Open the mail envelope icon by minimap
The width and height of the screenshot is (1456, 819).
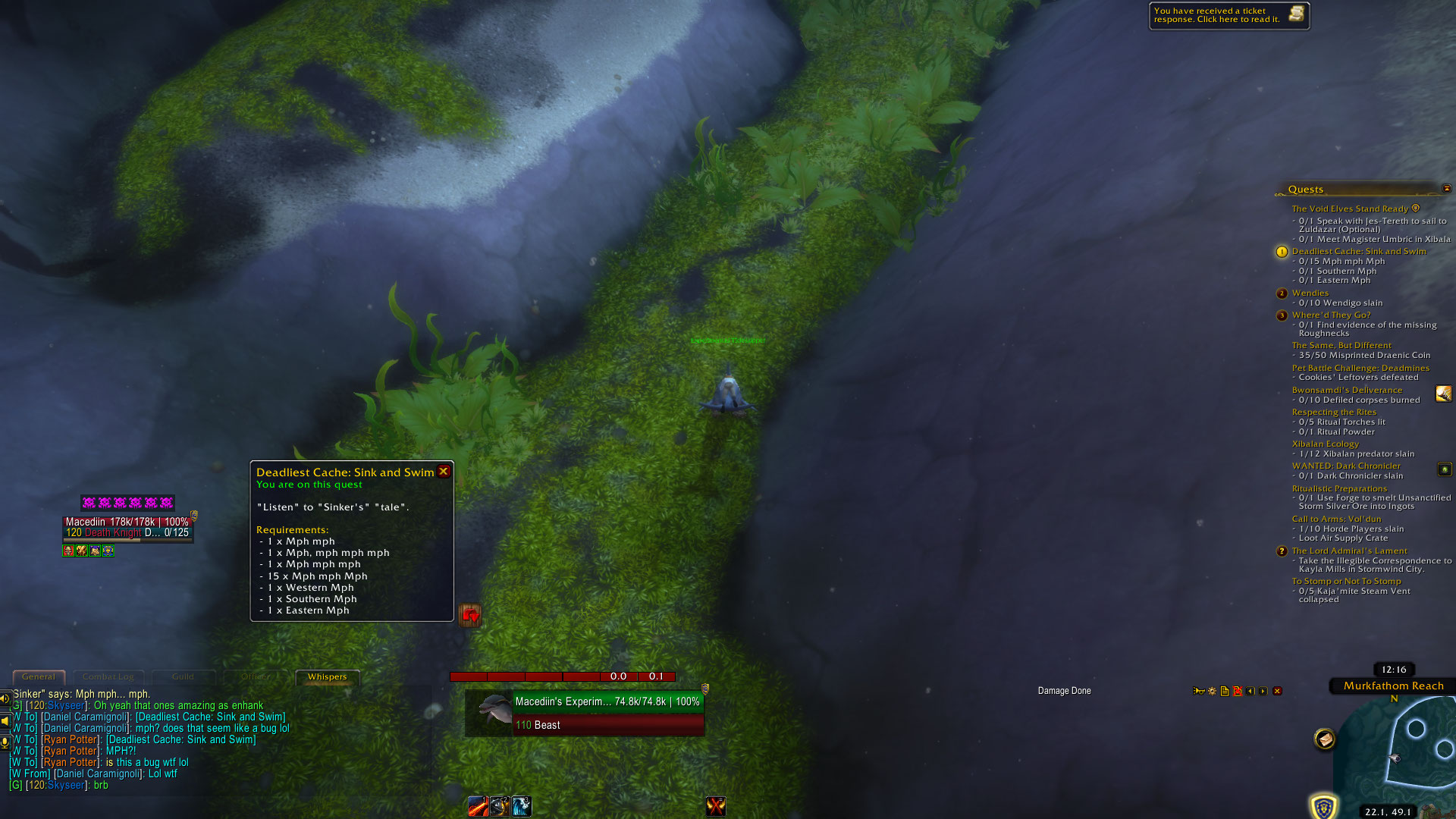(x=1324, y=739)
